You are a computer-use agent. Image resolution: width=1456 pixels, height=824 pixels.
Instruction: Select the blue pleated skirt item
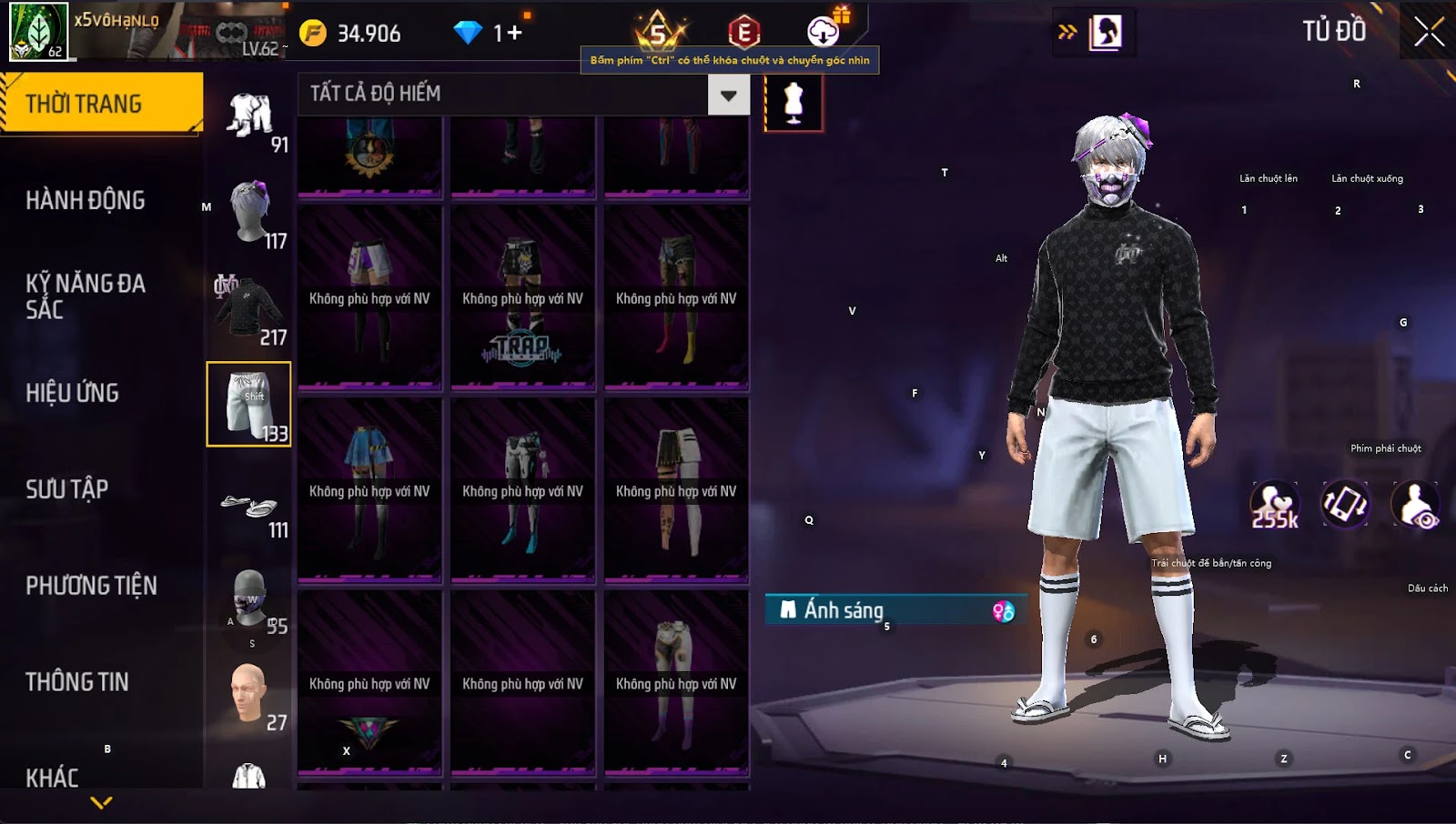coord(369,490)
